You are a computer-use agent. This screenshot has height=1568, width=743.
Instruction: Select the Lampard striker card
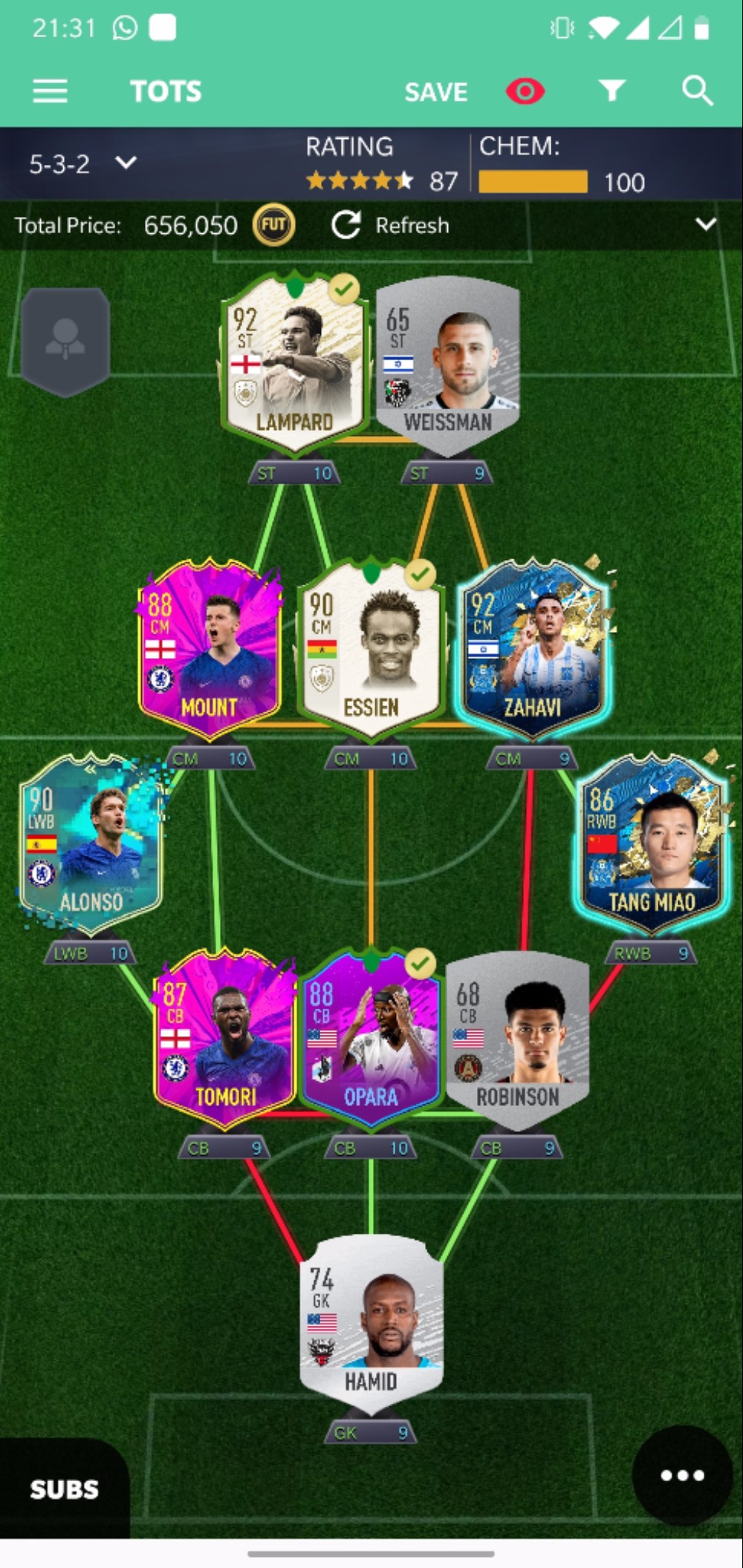coord(295,364)
